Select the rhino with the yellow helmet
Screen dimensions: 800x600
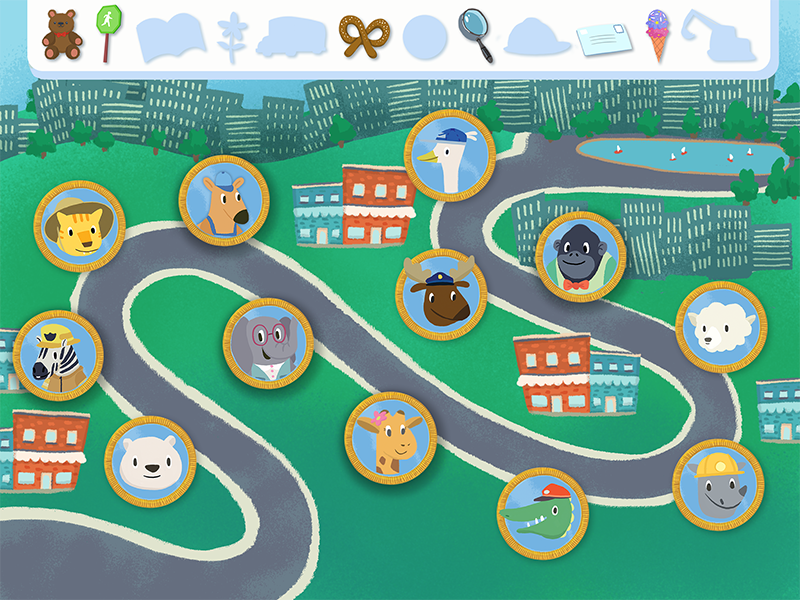click(x=717, y=484)
